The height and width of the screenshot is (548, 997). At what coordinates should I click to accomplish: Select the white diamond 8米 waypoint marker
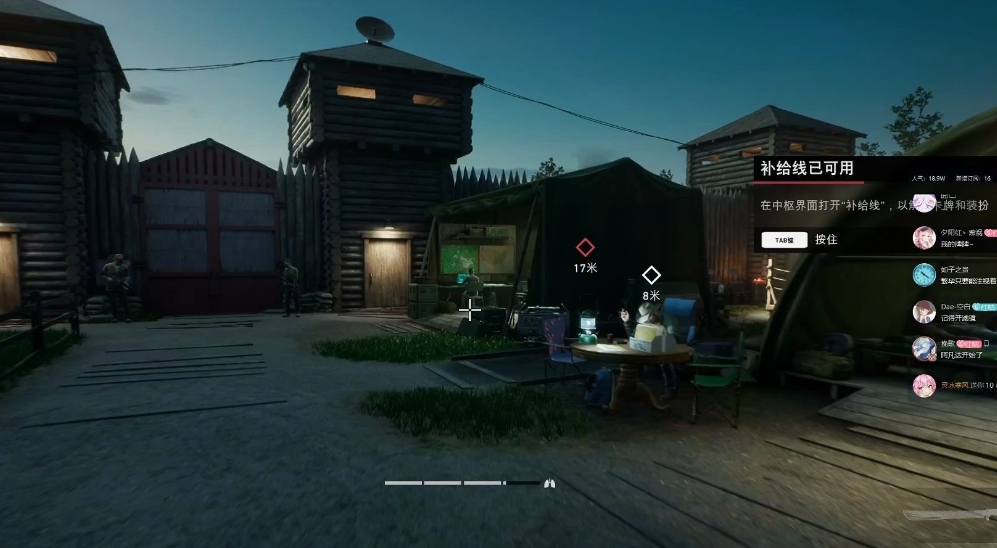tap(651, 274)
